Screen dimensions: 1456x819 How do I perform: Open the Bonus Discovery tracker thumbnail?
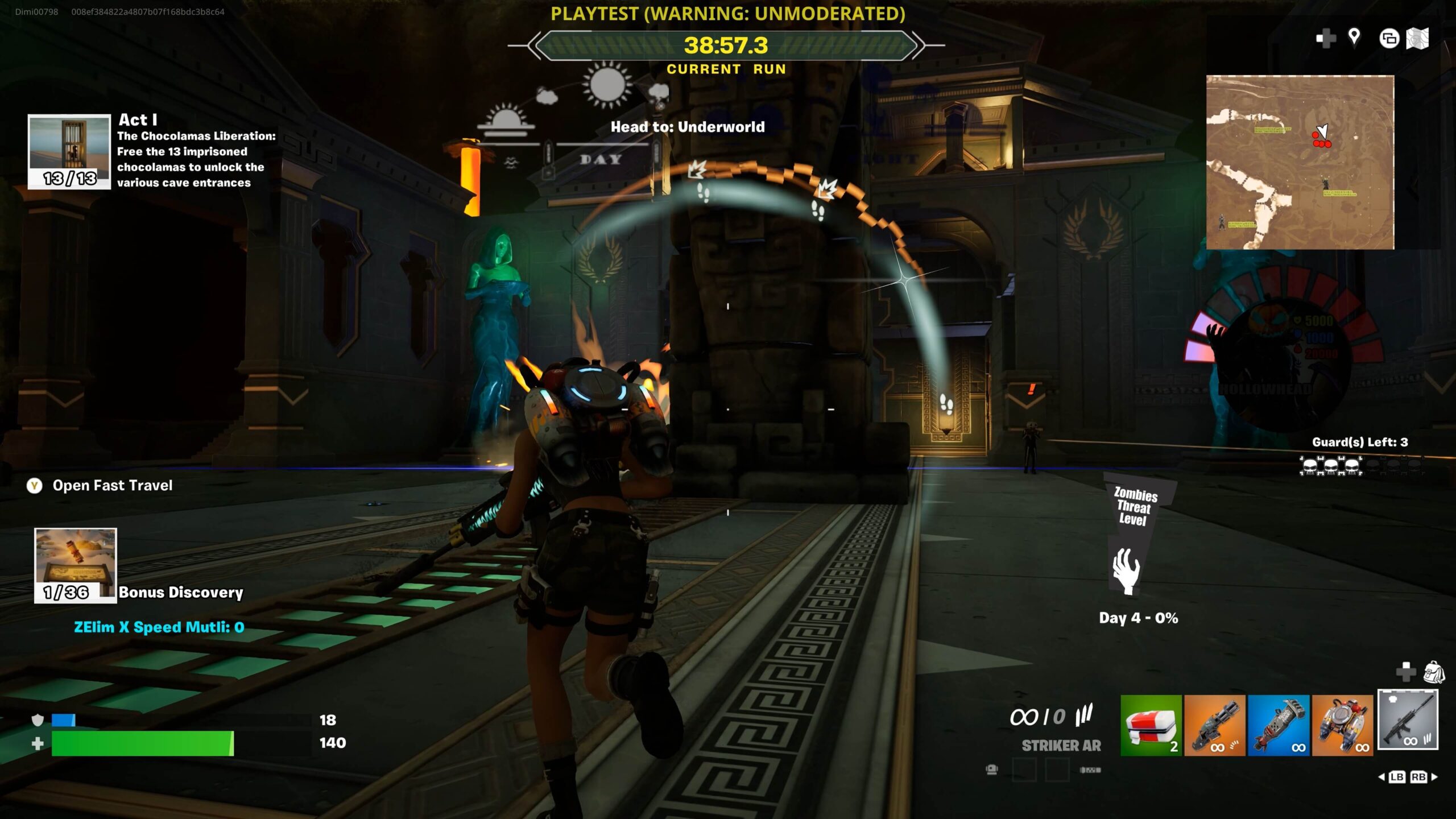tap(76, 565)
